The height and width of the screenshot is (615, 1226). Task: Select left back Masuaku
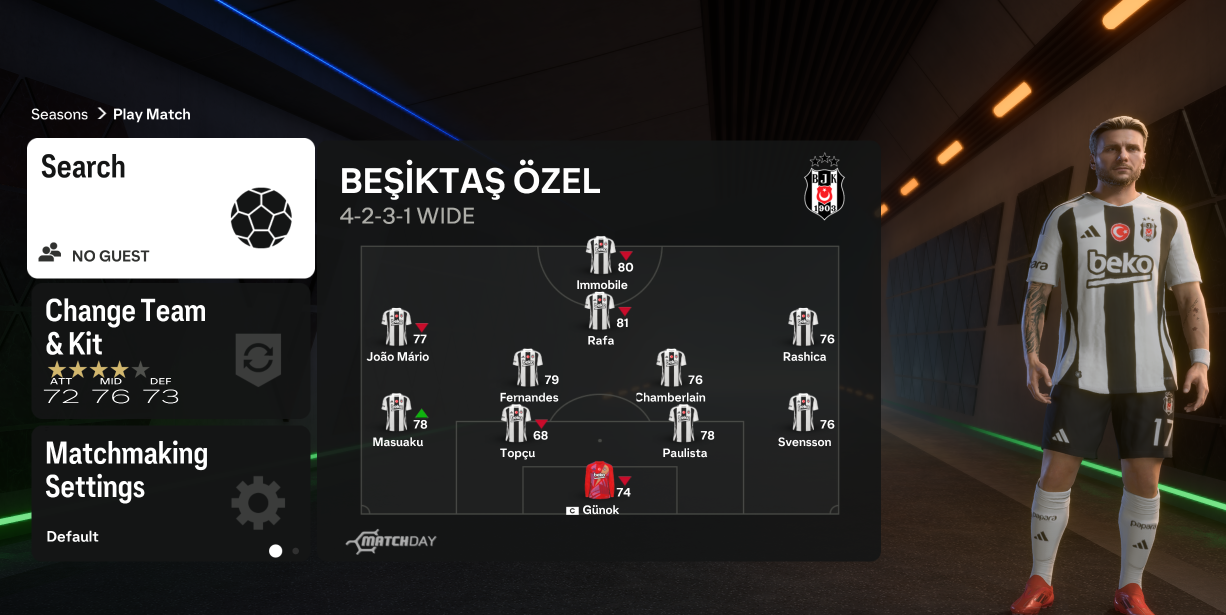coord(396,413)
